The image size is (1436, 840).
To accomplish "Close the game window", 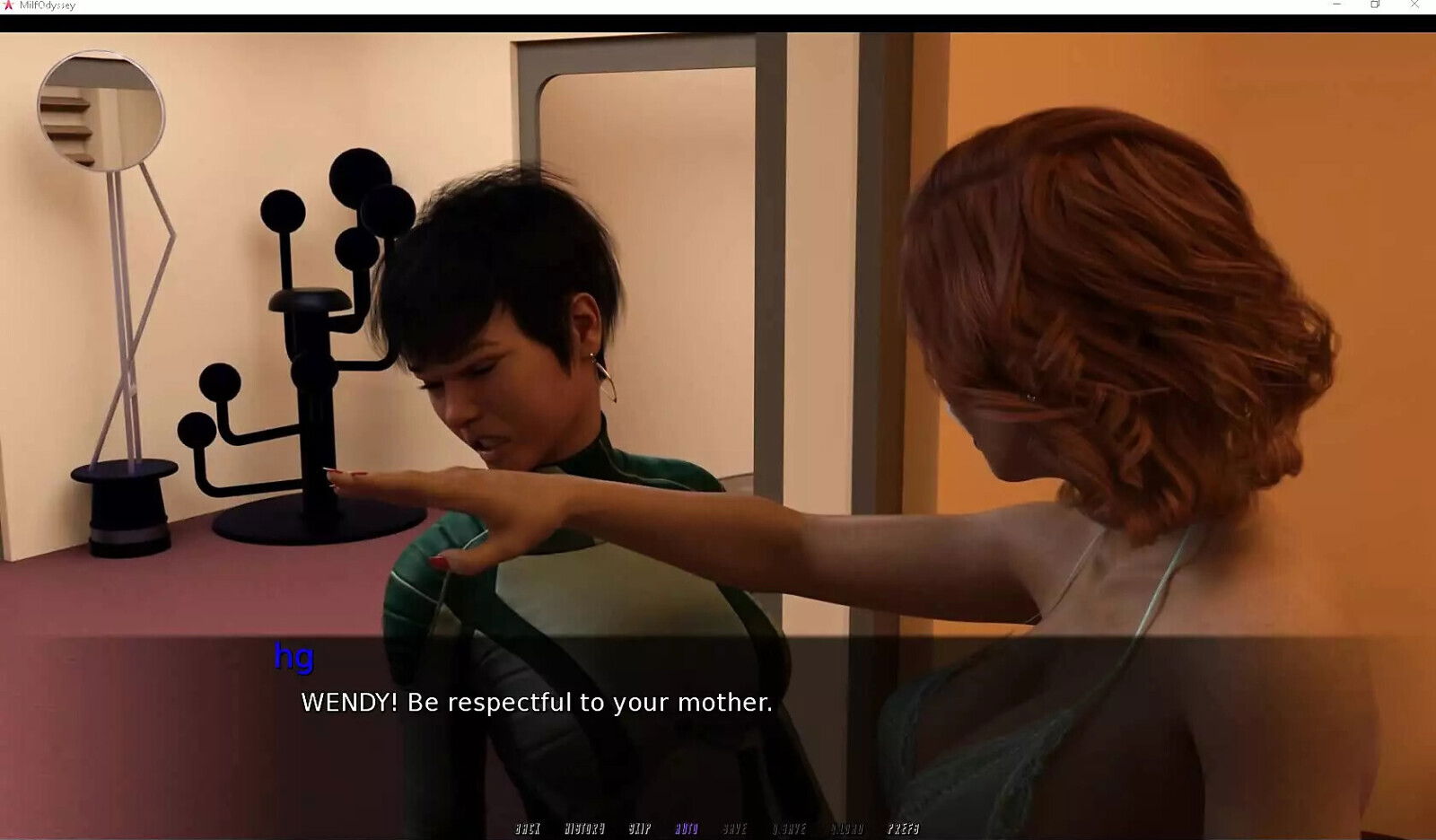I will [x=1414, y=5].
